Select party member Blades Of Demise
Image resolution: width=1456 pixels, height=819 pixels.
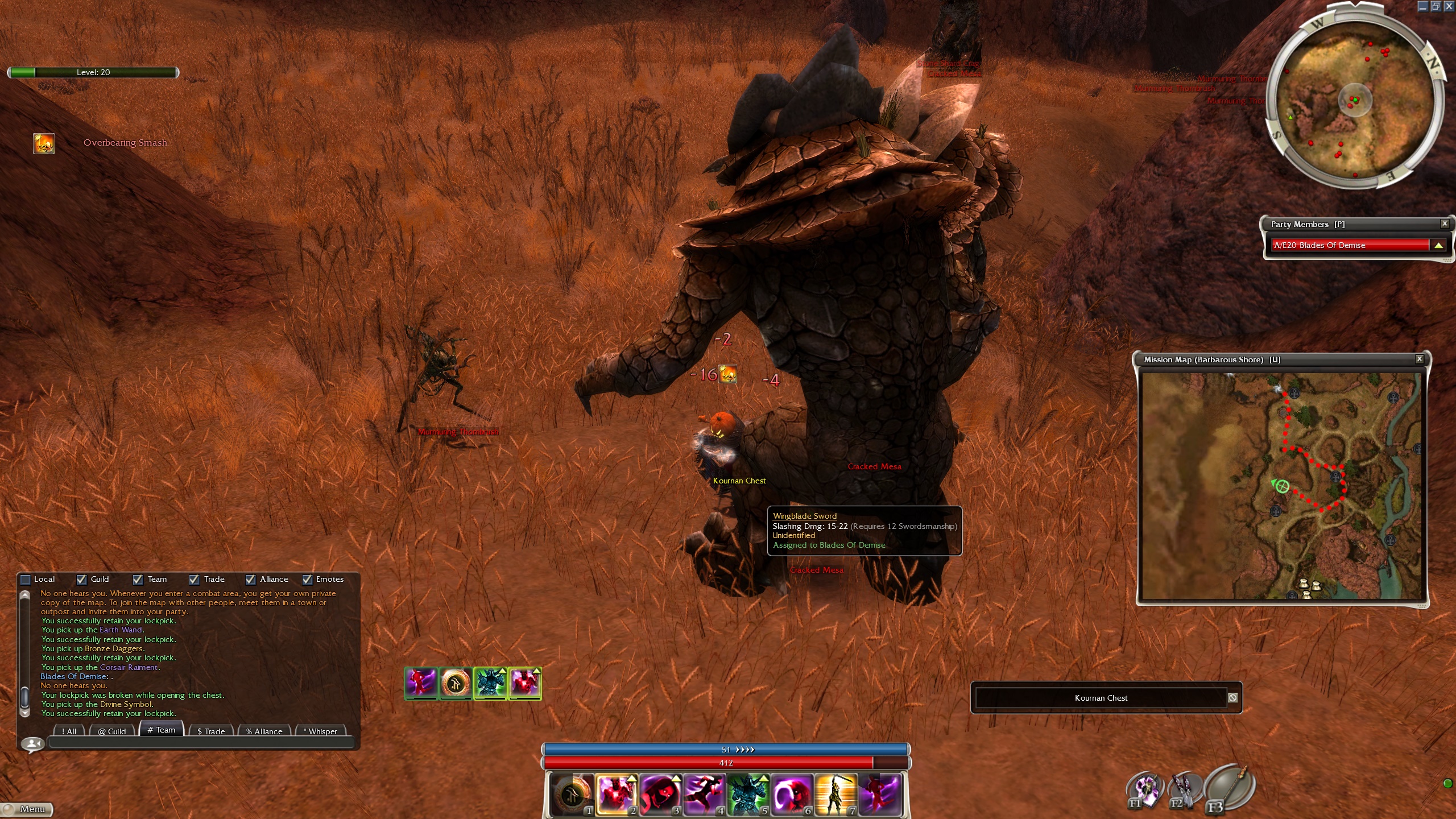click(1350, 245)
